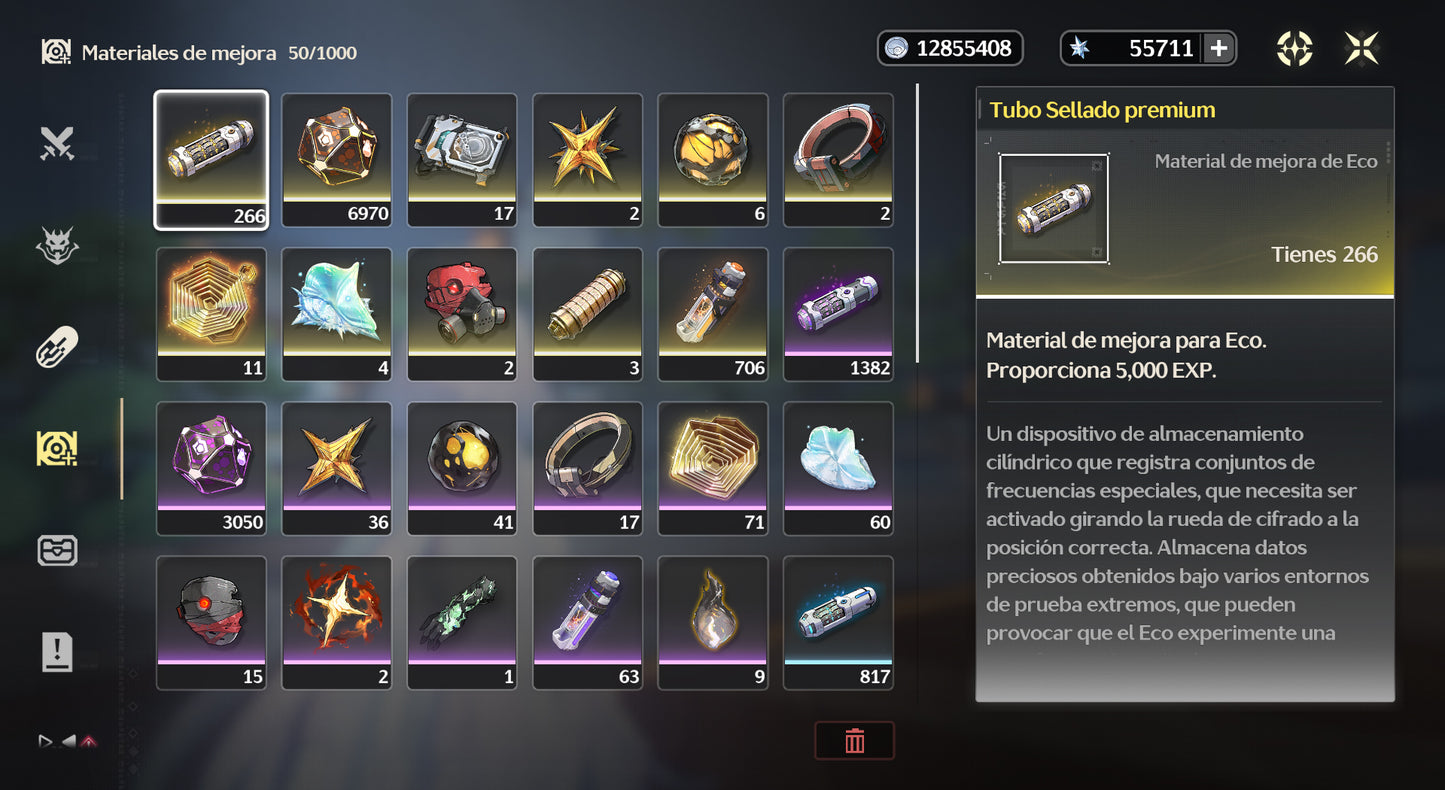
Task: Select the golden polyhedron item showing 6970
Action: (x=336, y=158)
